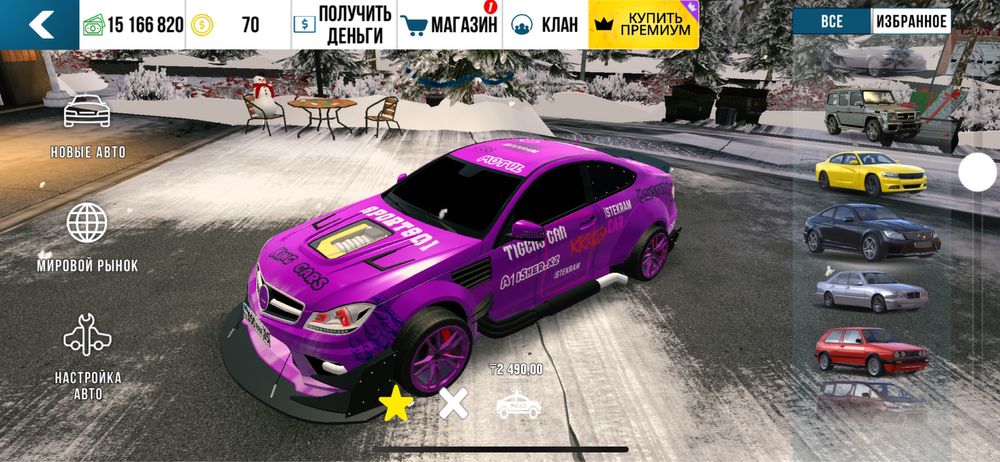Image resolution: width=1000 pixels, height=462 pixels.
Task: Choose the yellow sedan thumbnail
Action: [x=870, y=172]
